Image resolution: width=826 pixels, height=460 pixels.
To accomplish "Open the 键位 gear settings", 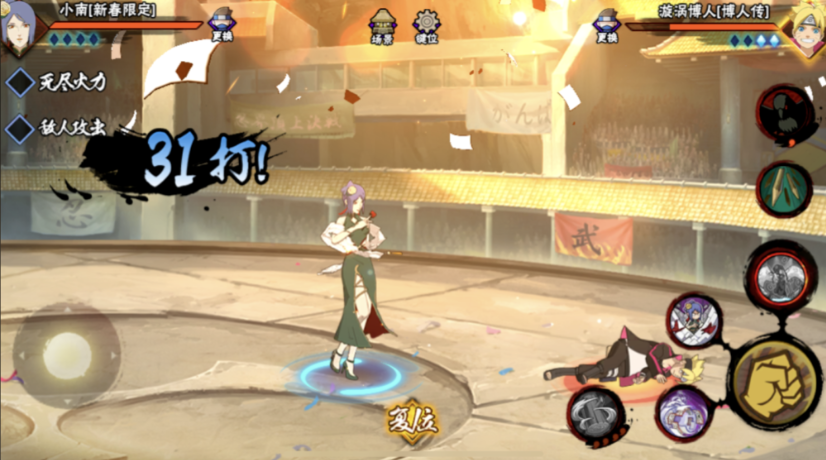I will (x=427, y=25).
